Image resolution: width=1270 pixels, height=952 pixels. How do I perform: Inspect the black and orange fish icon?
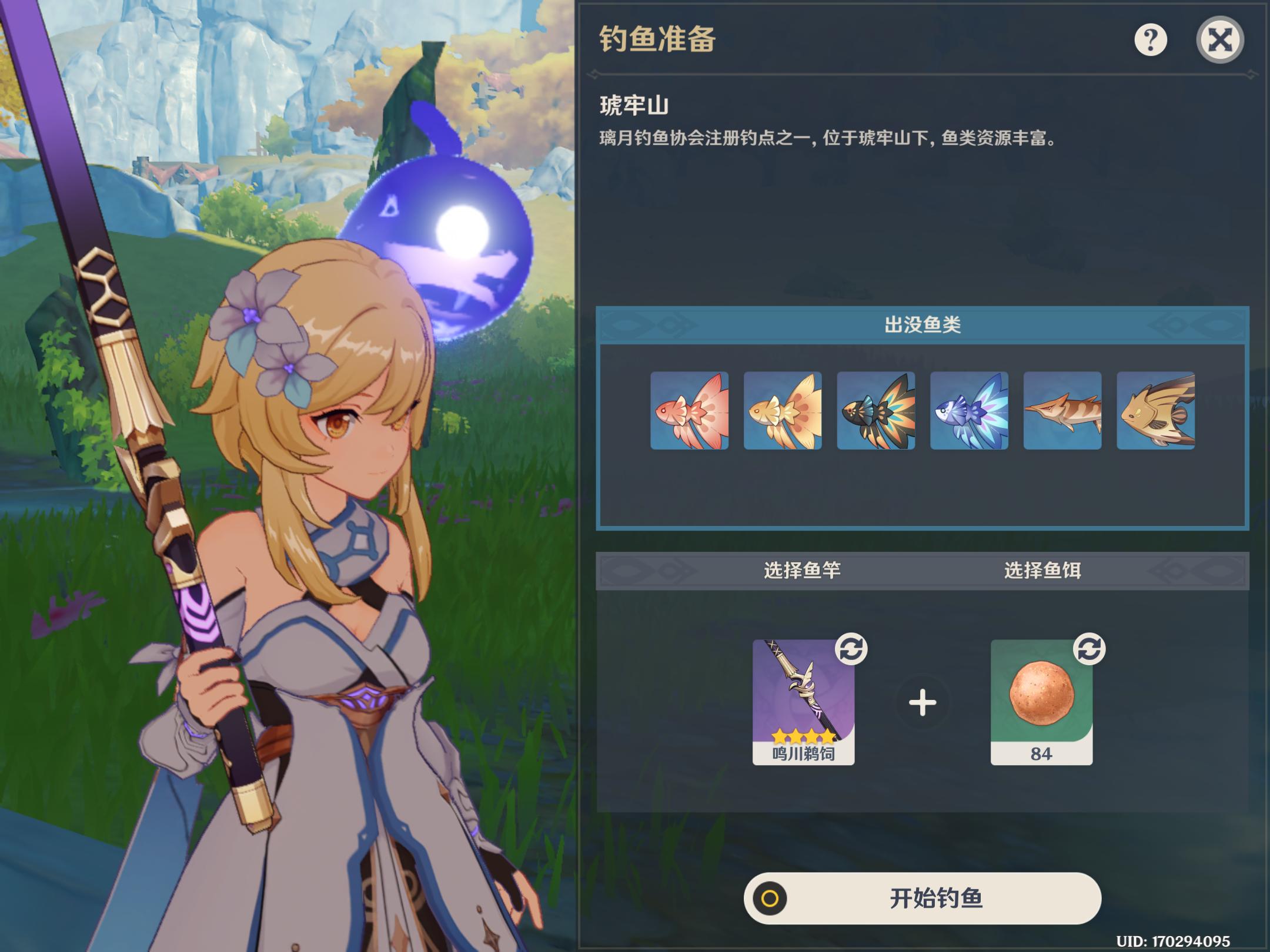pos(876,411)
